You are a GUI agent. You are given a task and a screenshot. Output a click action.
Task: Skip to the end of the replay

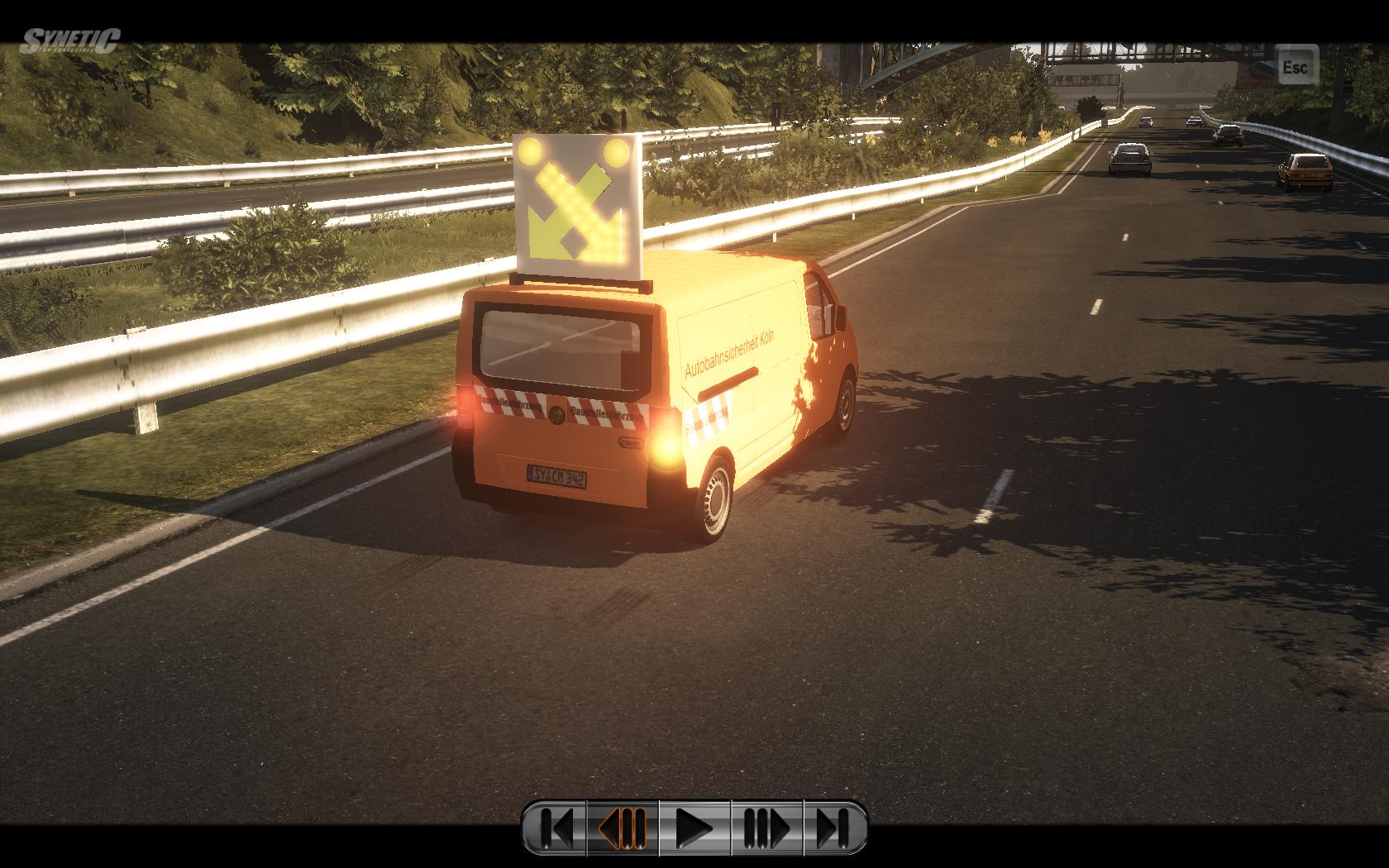[833, 827]
